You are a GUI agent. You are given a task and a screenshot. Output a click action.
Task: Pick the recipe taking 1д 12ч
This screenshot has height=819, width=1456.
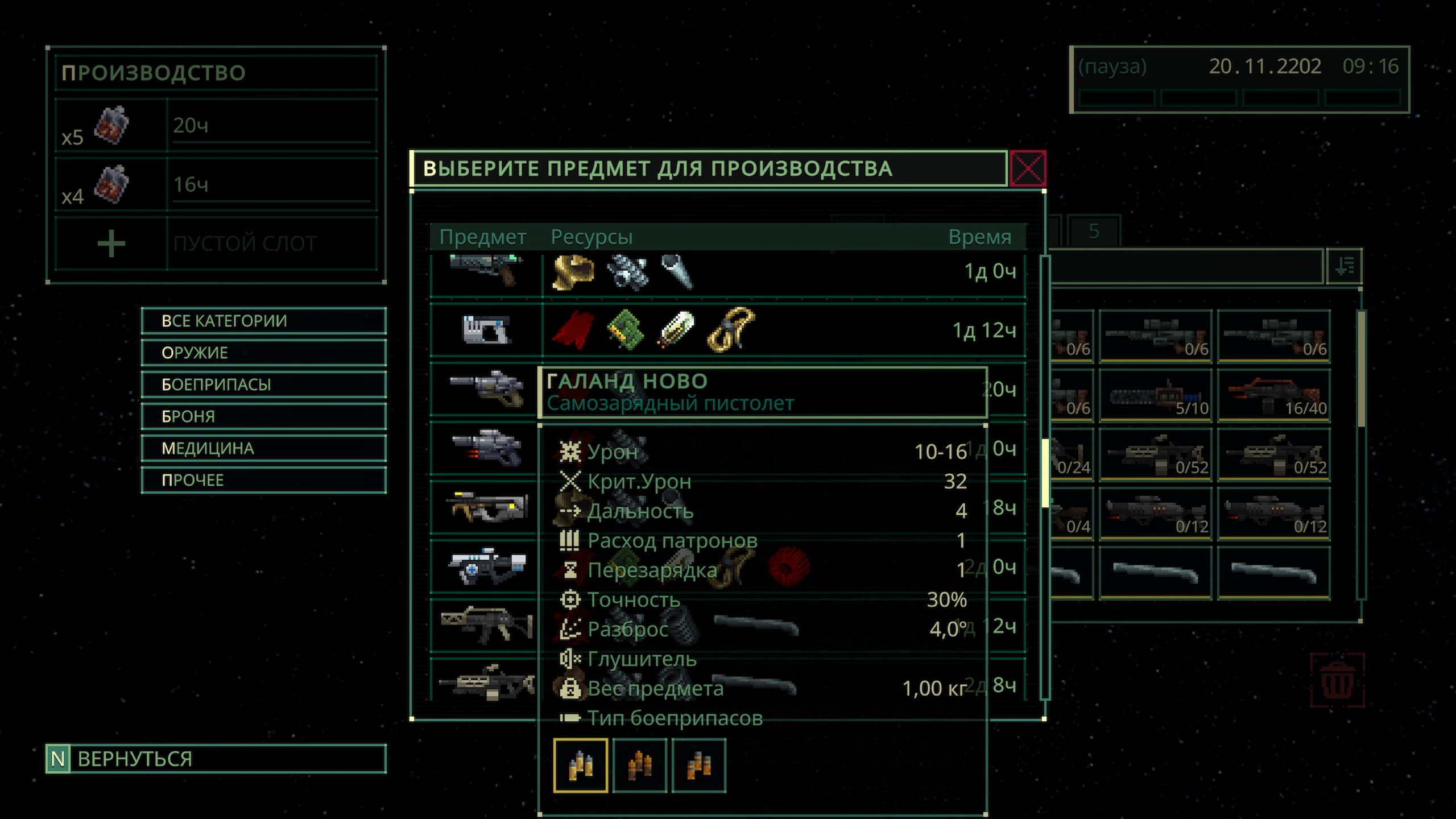pos(728,330)
